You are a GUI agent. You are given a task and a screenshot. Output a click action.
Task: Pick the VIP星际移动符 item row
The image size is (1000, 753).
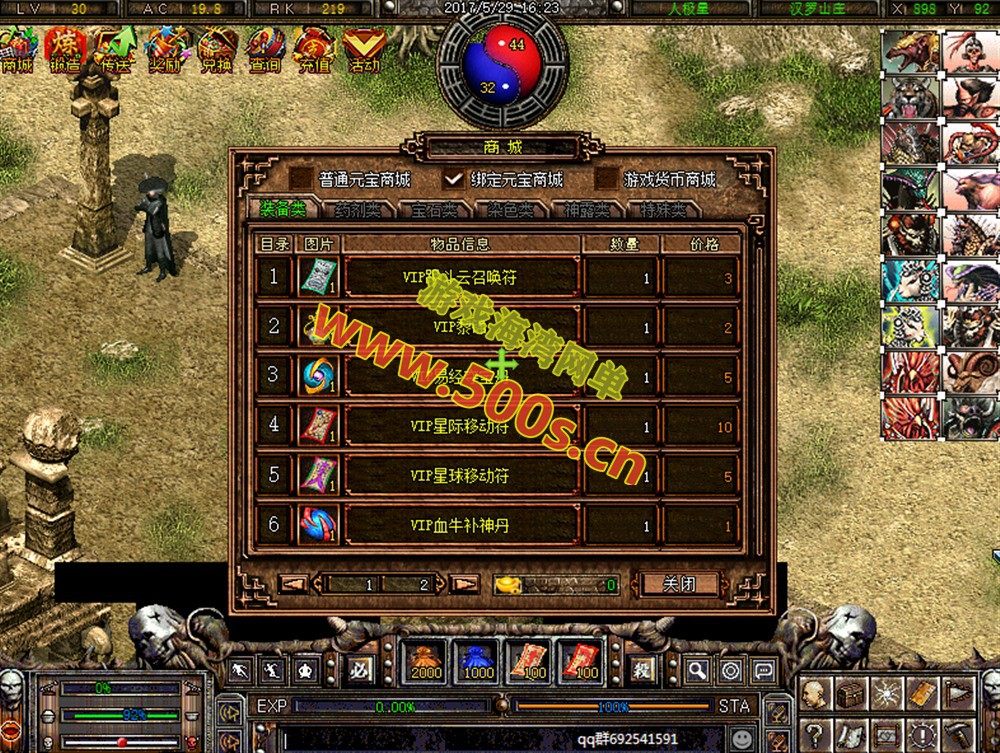[461, 427]
